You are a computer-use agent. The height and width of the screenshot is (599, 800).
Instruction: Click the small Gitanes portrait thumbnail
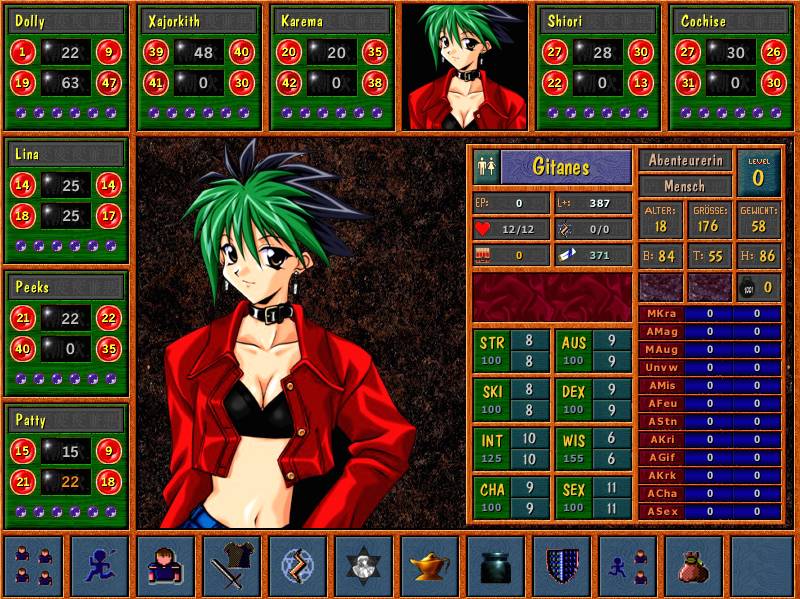464,67
